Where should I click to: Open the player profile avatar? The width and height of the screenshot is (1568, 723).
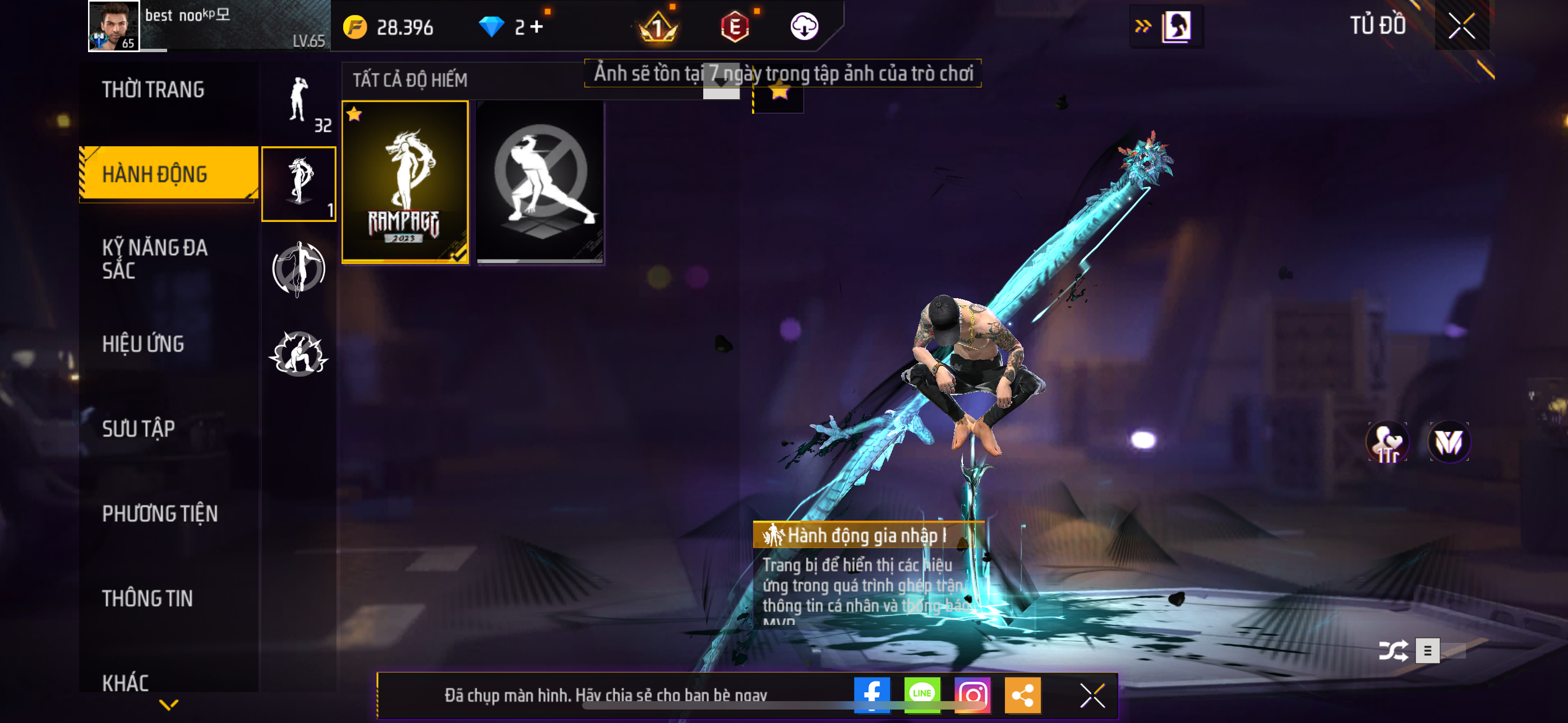pos(113,26)
